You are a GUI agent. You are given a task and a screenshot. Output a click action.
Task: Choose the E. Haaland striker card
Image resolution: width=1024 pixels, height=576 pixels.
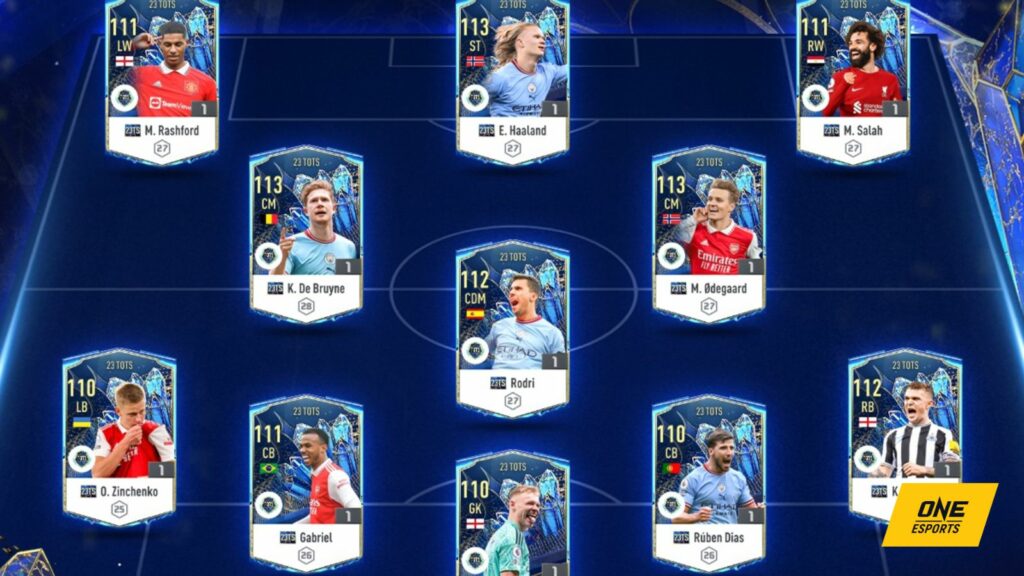512,80
